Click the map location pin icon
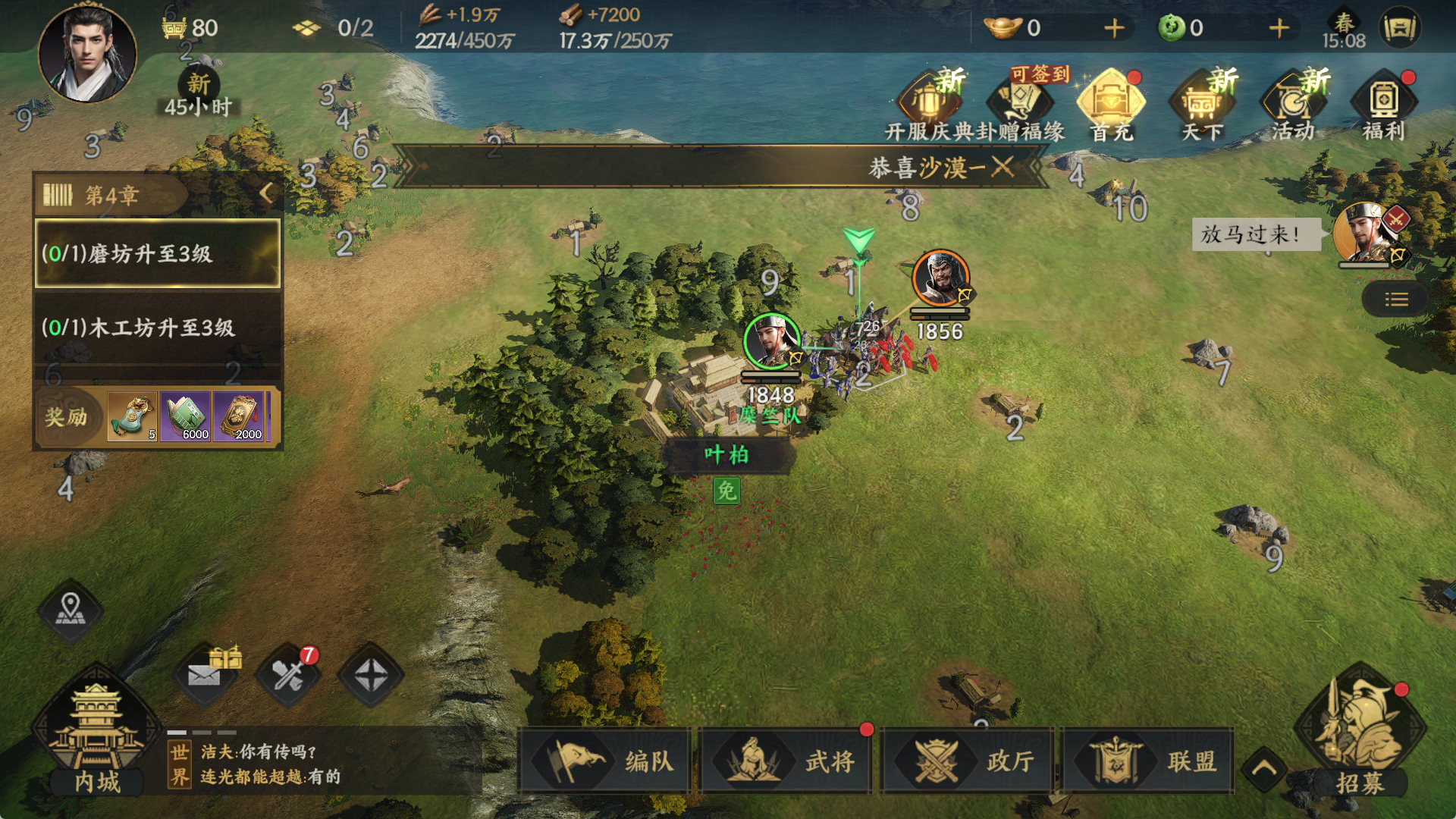The width and height of the screenshot is (1456, 819). (71, 610)
